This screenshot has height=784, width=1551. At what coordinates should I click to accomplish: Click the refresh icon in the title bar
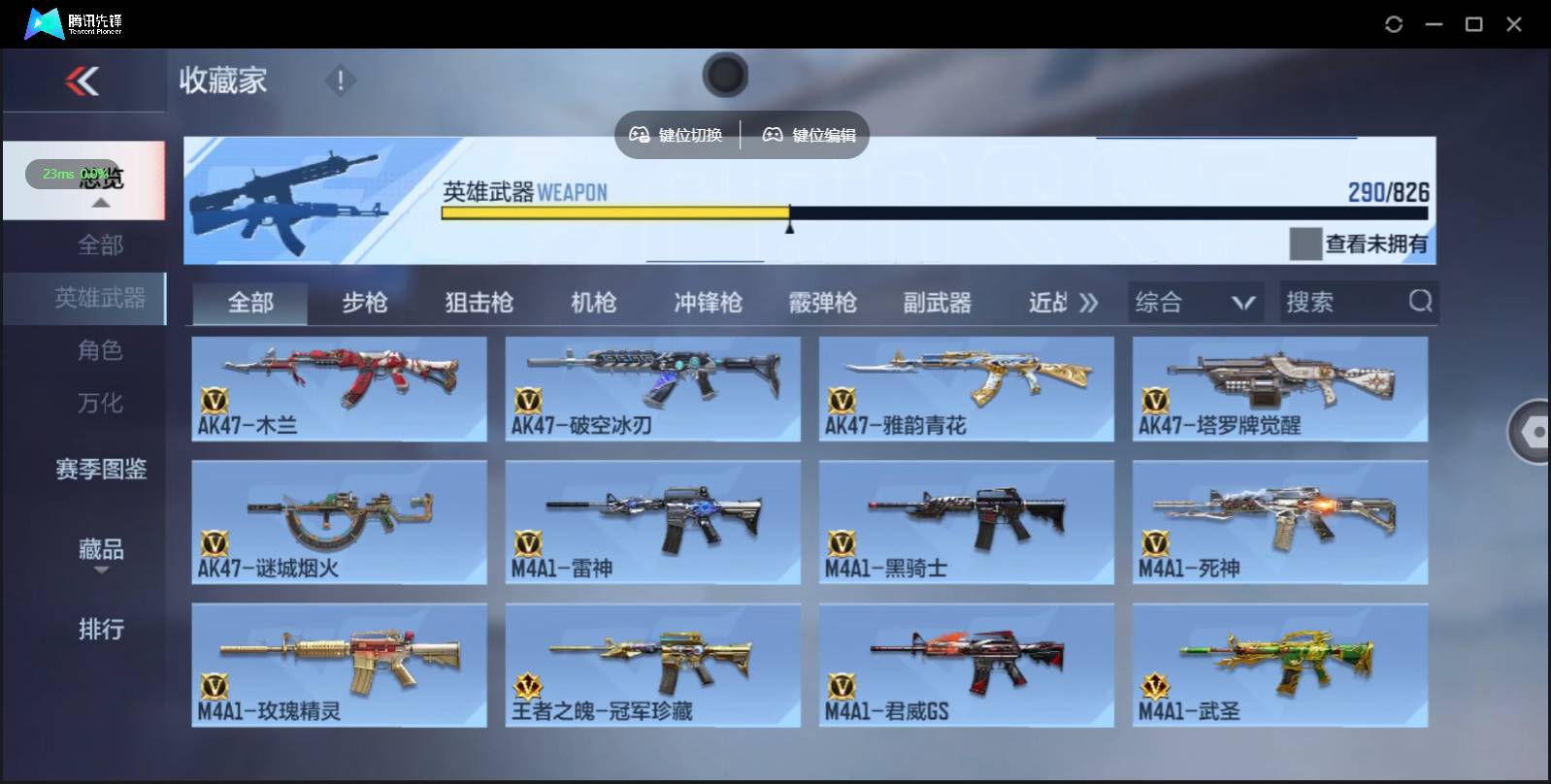pyautogui.click(x=1395, y=22)
